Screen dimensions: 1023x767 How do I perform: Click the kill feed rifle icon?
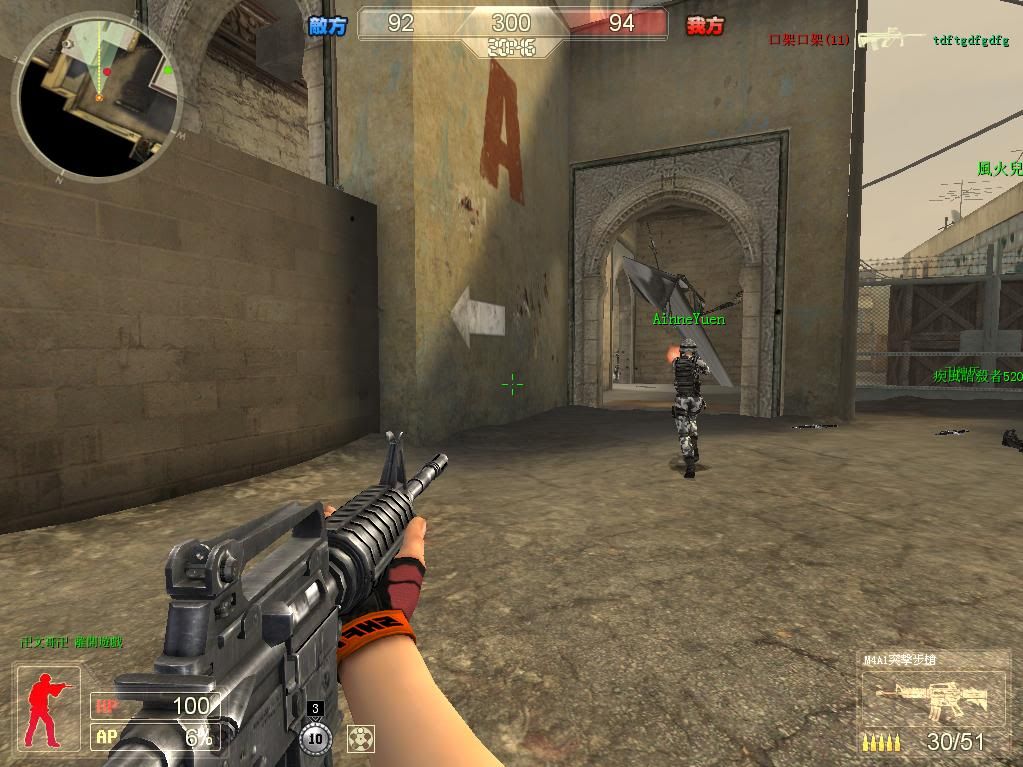coord(891,39)
